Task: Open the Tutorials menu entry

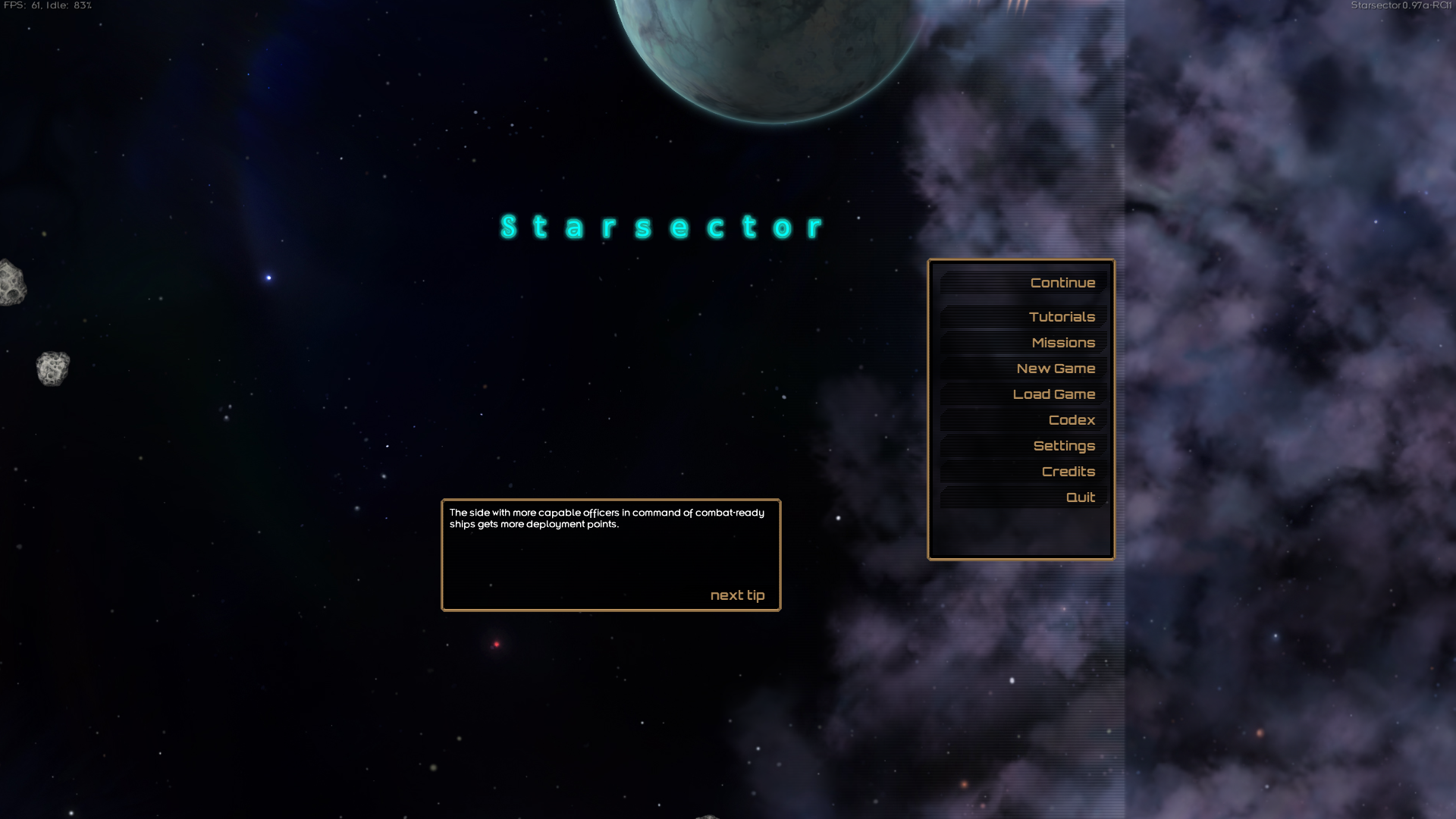Action: pyautogui.click(x=1062, y=317)
